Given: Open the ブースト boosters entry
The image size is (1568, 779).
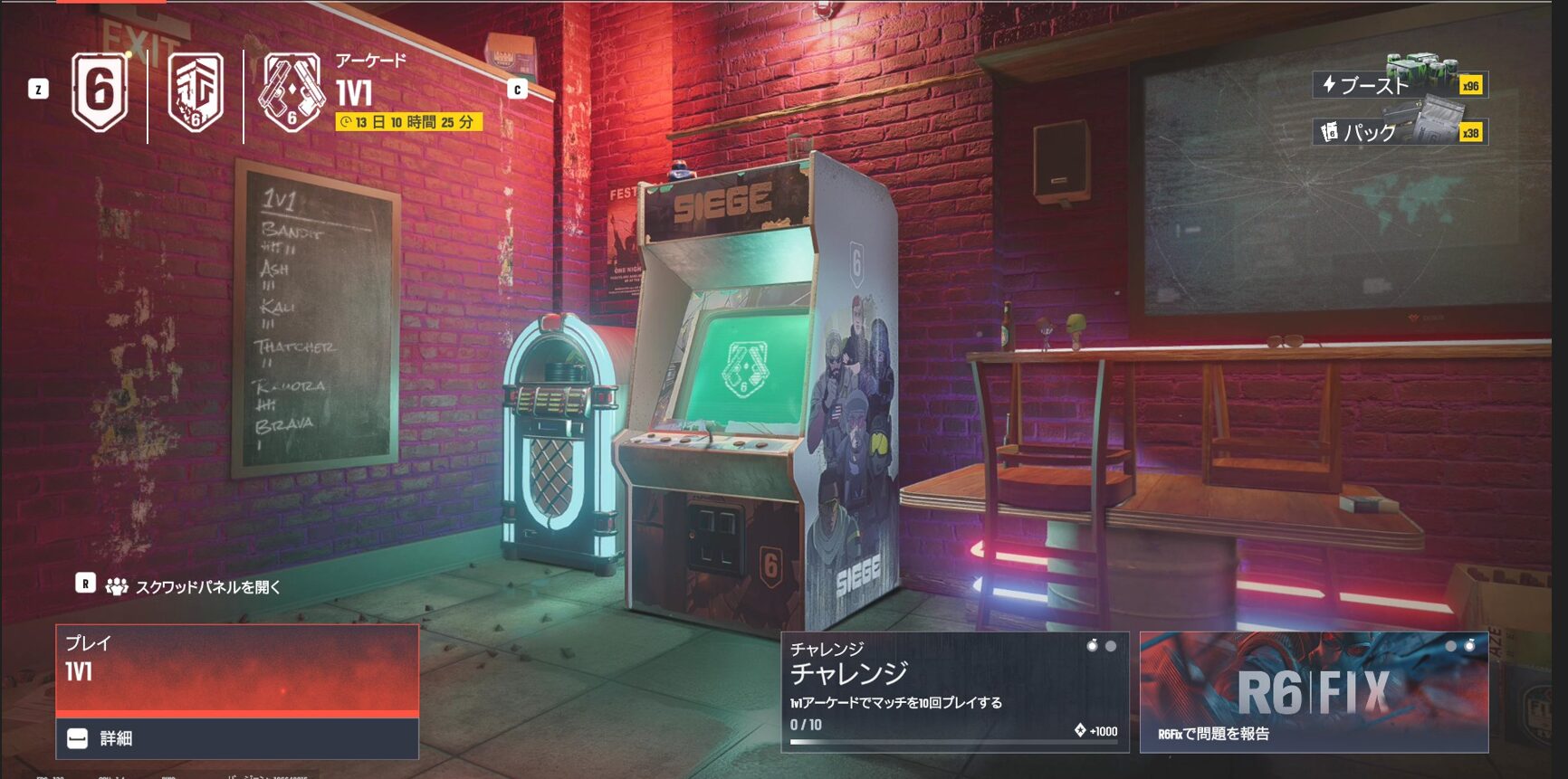Looking at the screenshot, I should (1400, 85).
